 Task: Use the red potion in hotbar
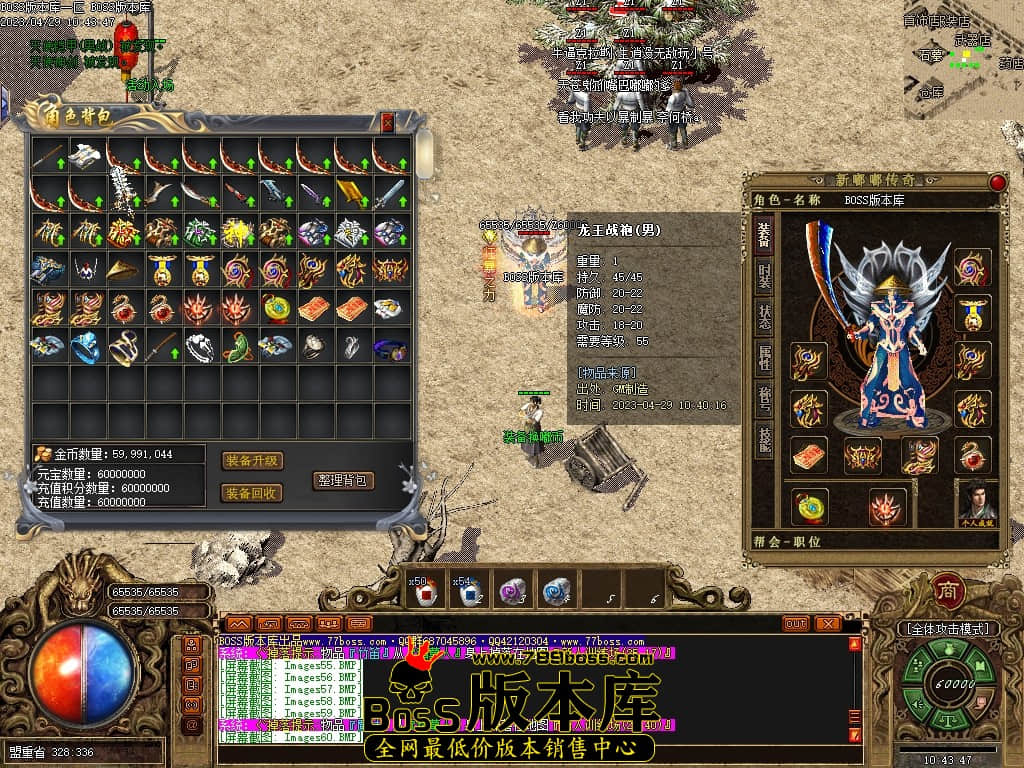pos(427,593)
